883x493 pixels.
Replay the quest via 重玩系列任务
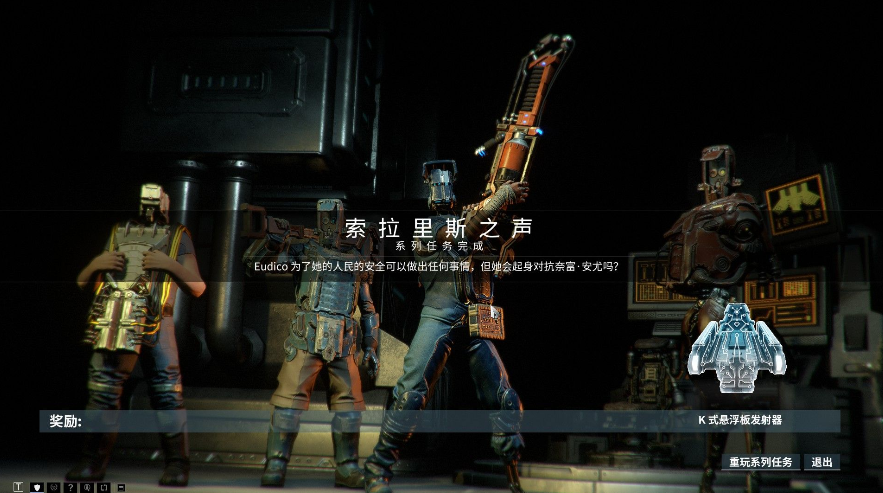[760, 462]
